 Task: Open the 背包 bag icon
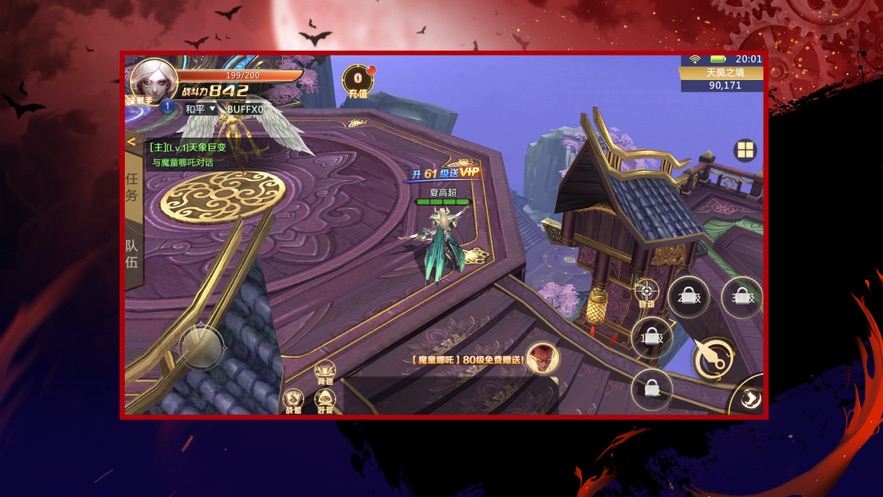[325, 372]
